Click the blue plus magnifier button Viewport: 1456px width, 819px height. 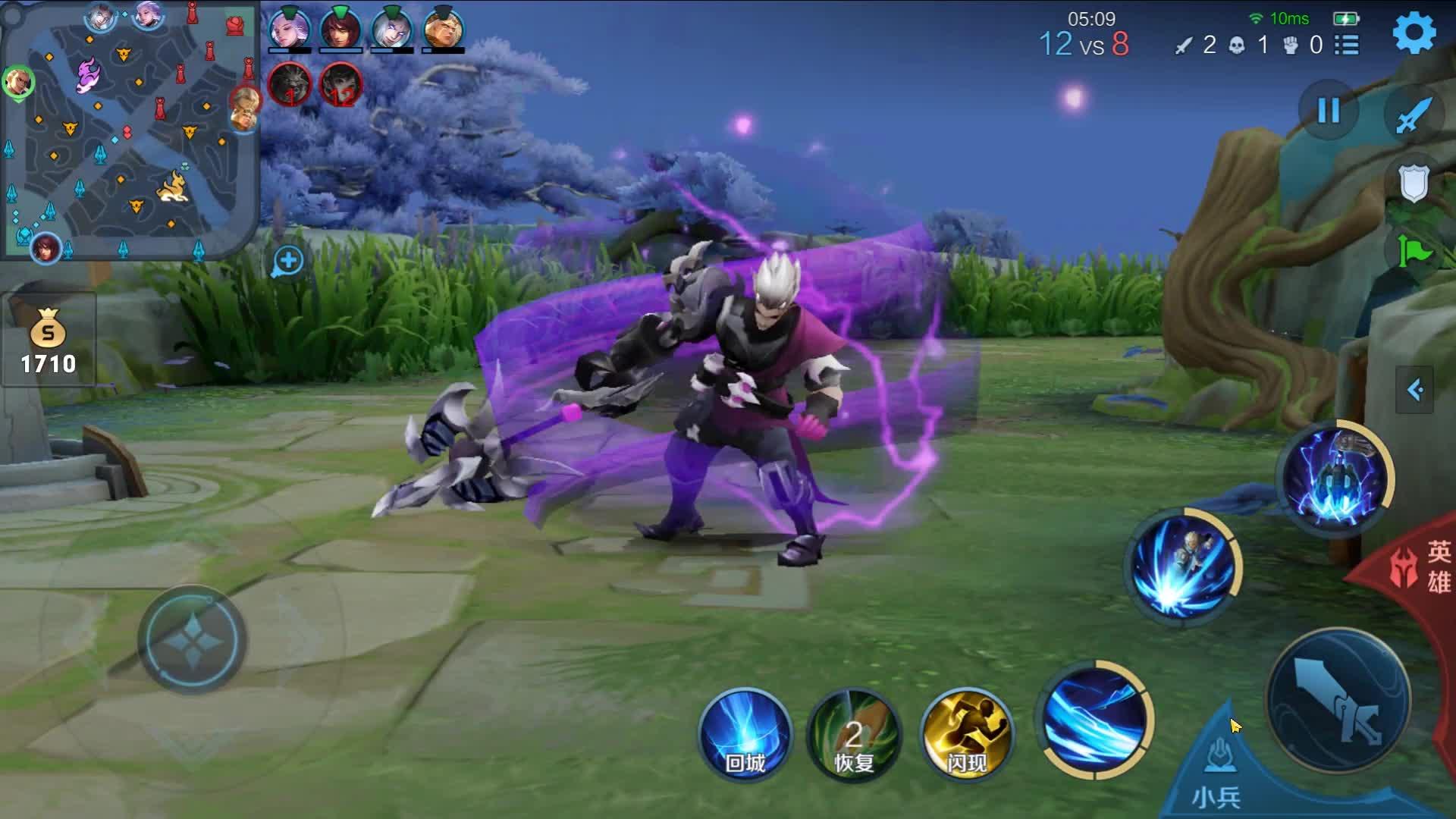point(287,262)
